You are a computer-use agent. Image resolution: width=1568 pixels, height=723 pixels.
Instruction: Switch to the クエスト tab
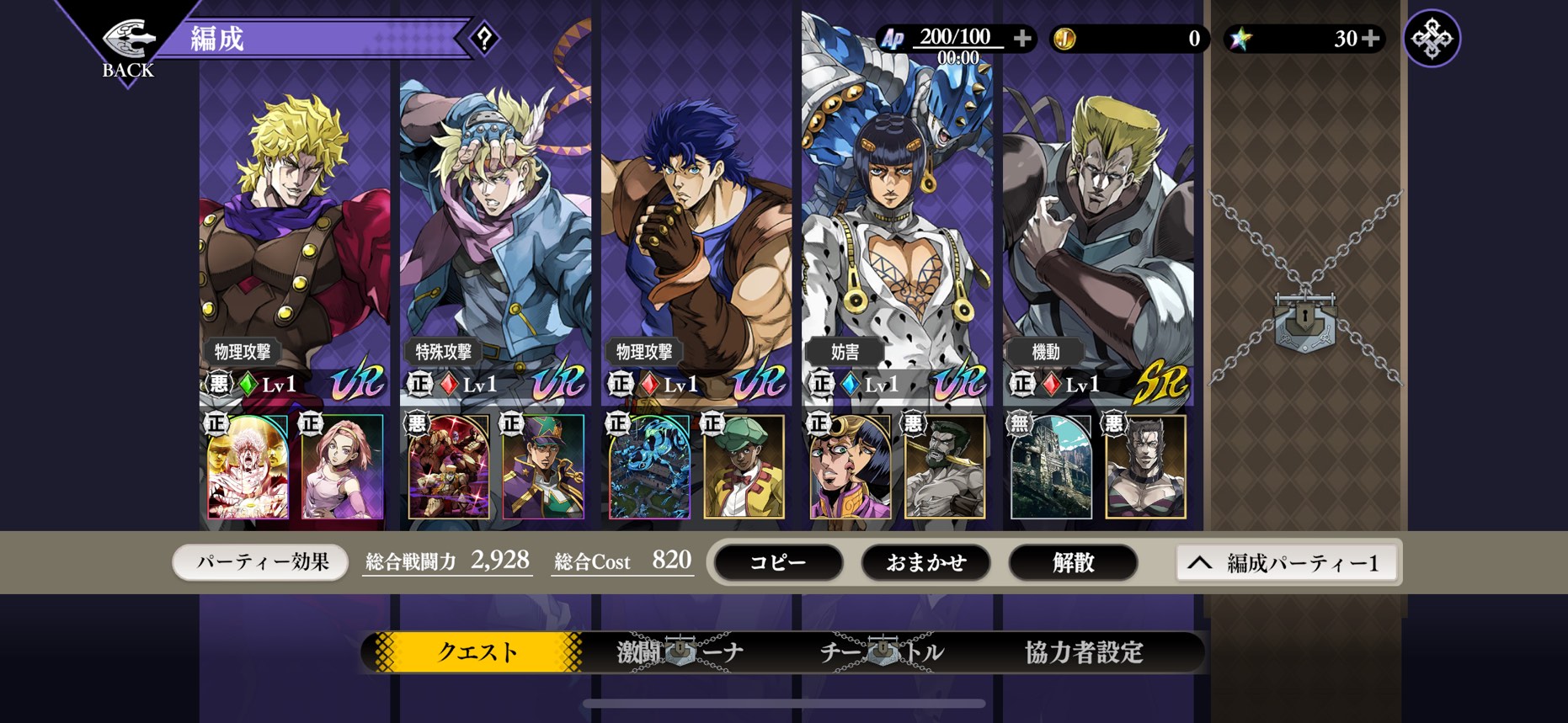click(477, 651)
